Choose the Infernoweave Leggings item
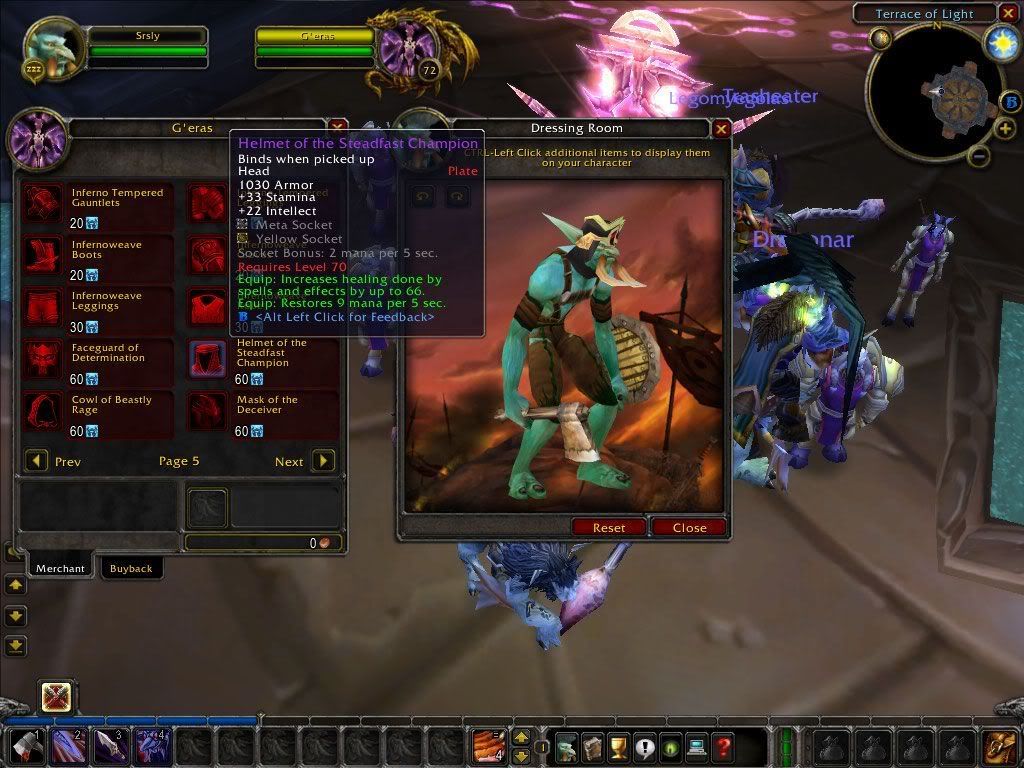Image resolution: width=1024 pixels, height=768 pixels. 43,307
